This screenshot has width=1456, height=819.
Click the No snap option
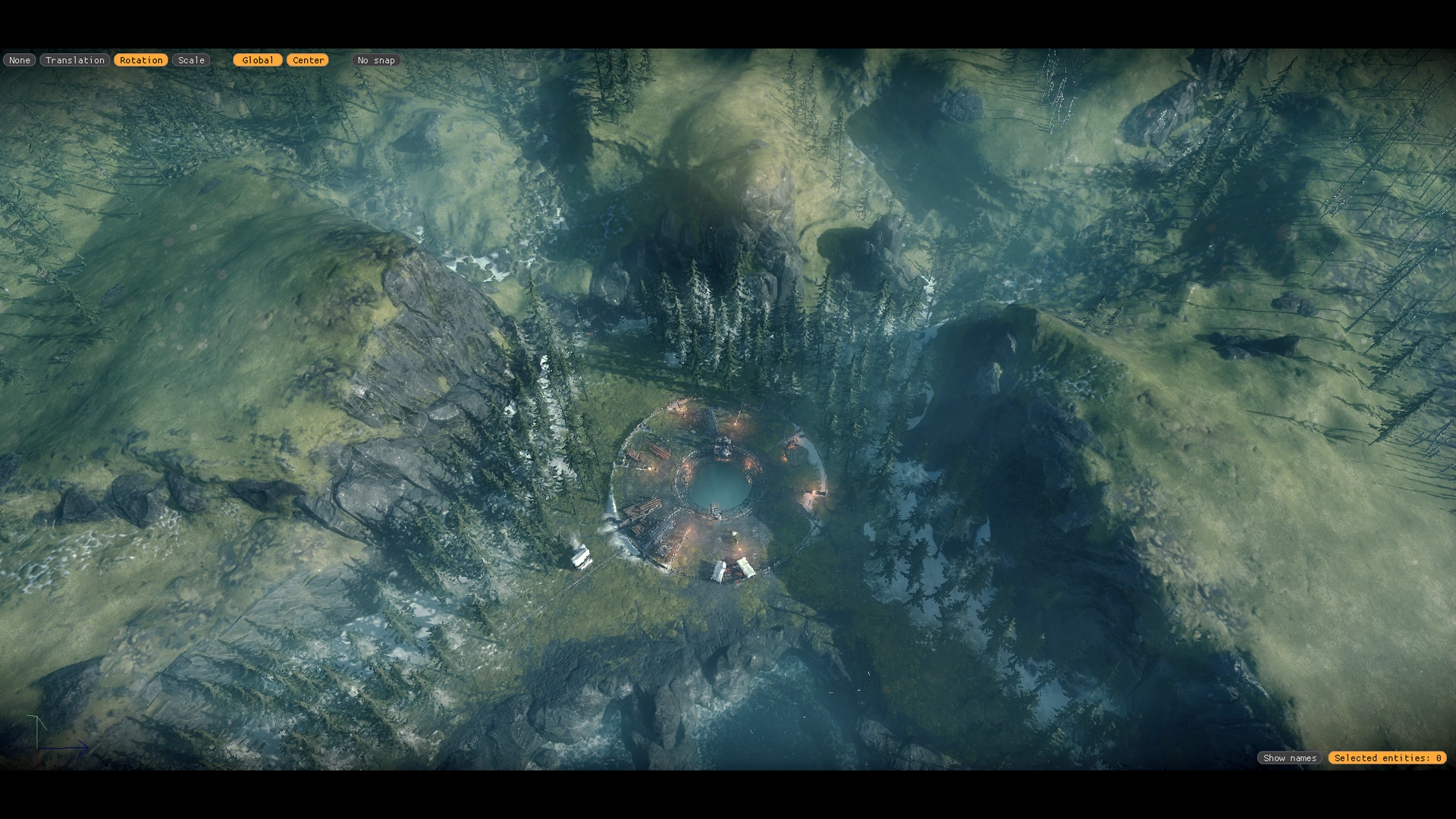[x=376, y=60]
